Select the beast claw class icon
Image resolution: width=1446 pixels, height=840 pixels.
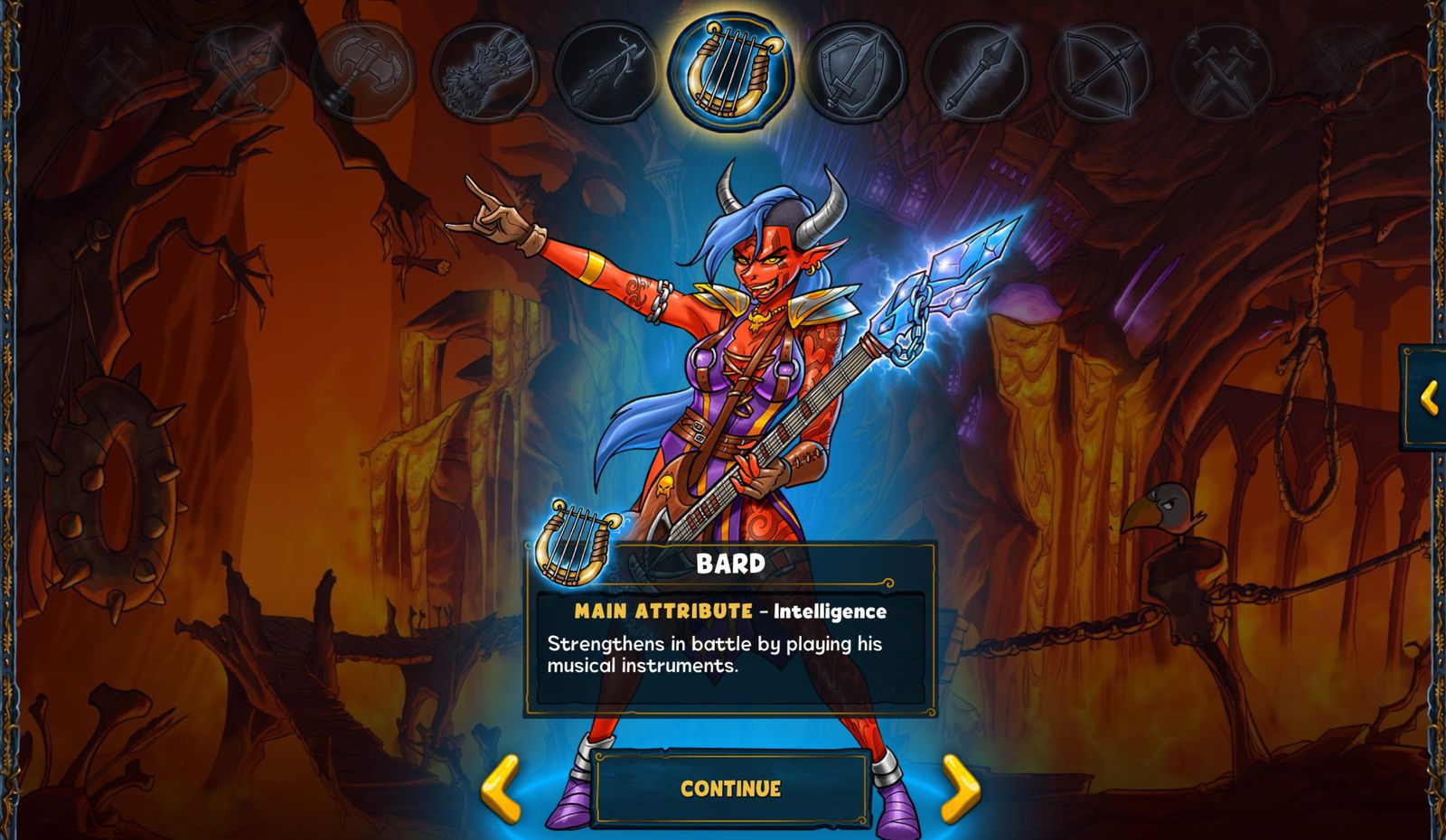point(484,72)
